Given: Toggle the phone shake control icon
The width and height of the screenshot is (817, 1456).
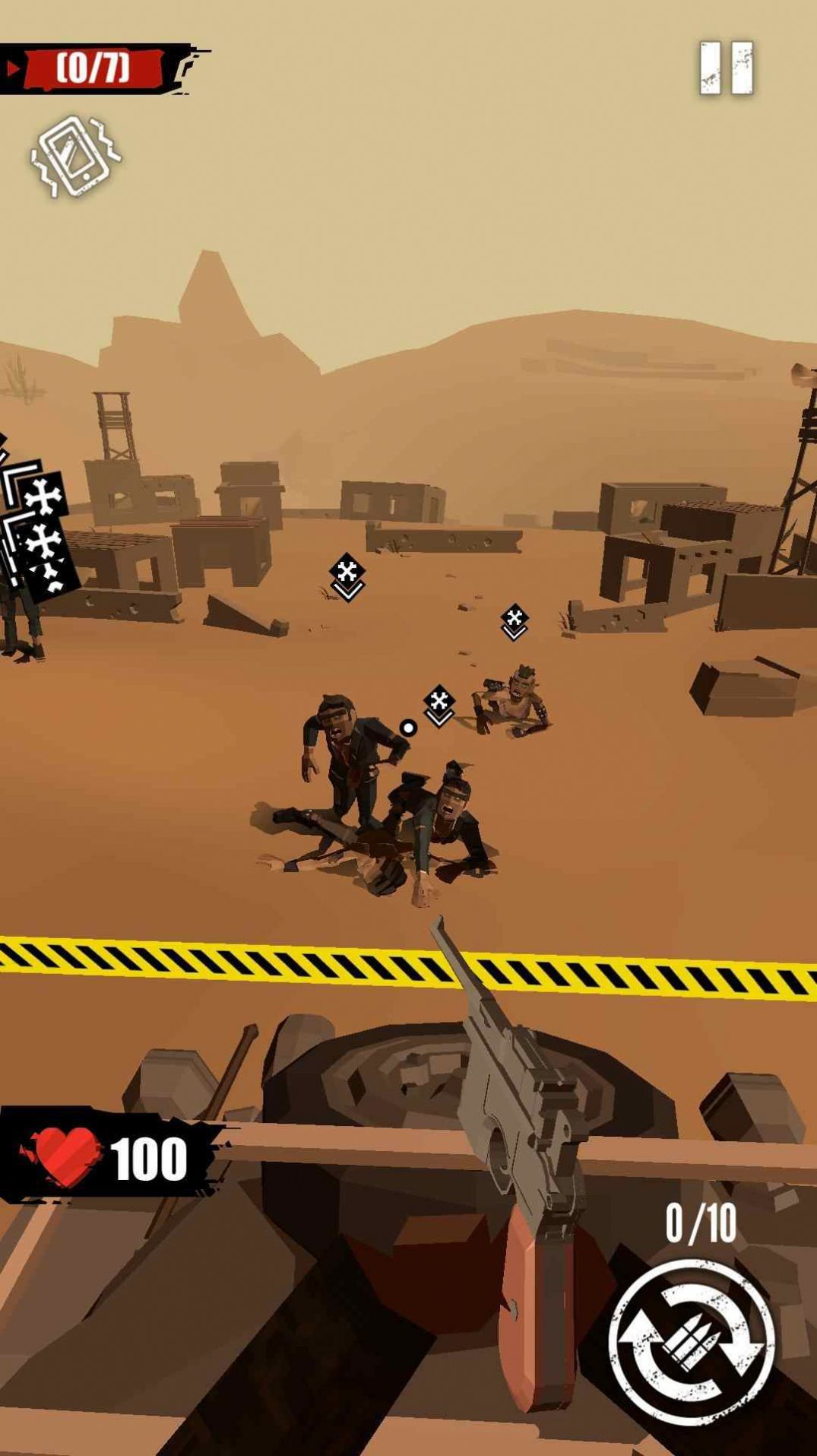Looking at the screenshot, I should [x=76, y=157].
